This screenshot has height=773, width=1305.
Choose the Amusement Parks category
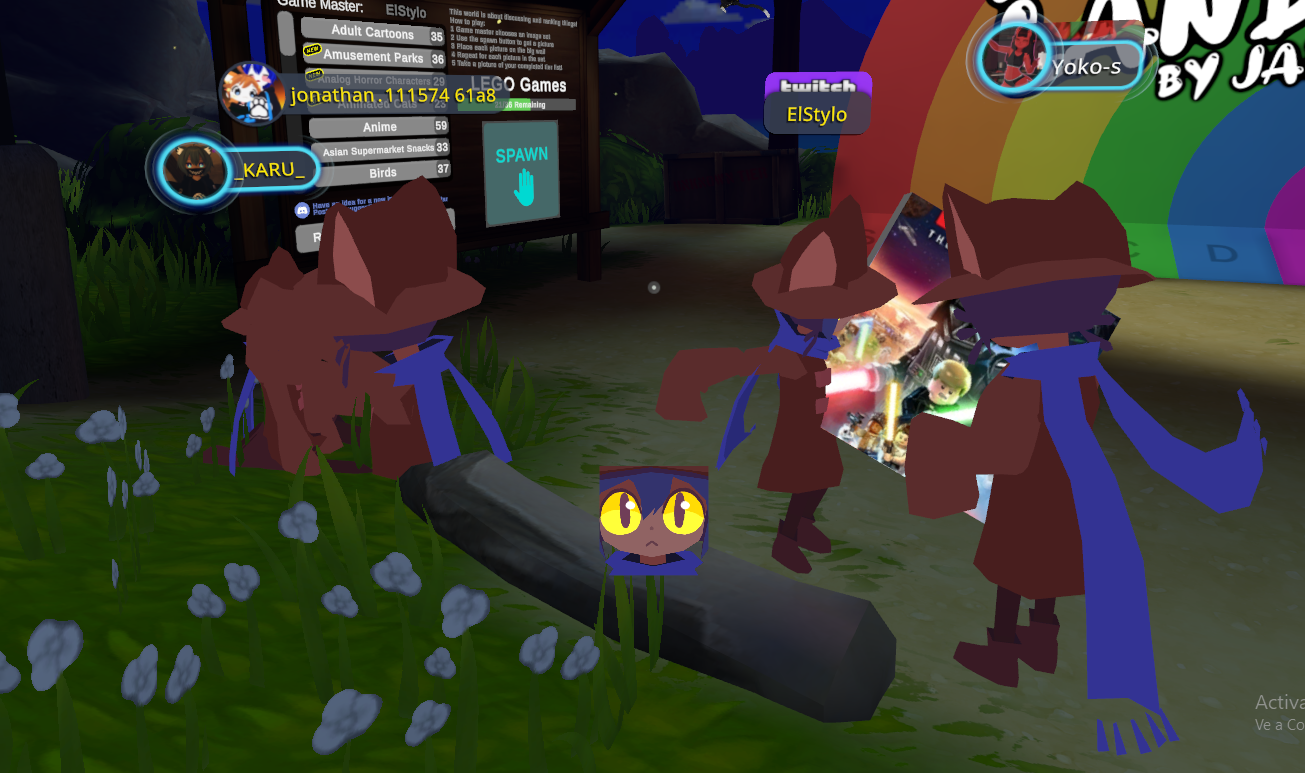[x=372, y=57]
